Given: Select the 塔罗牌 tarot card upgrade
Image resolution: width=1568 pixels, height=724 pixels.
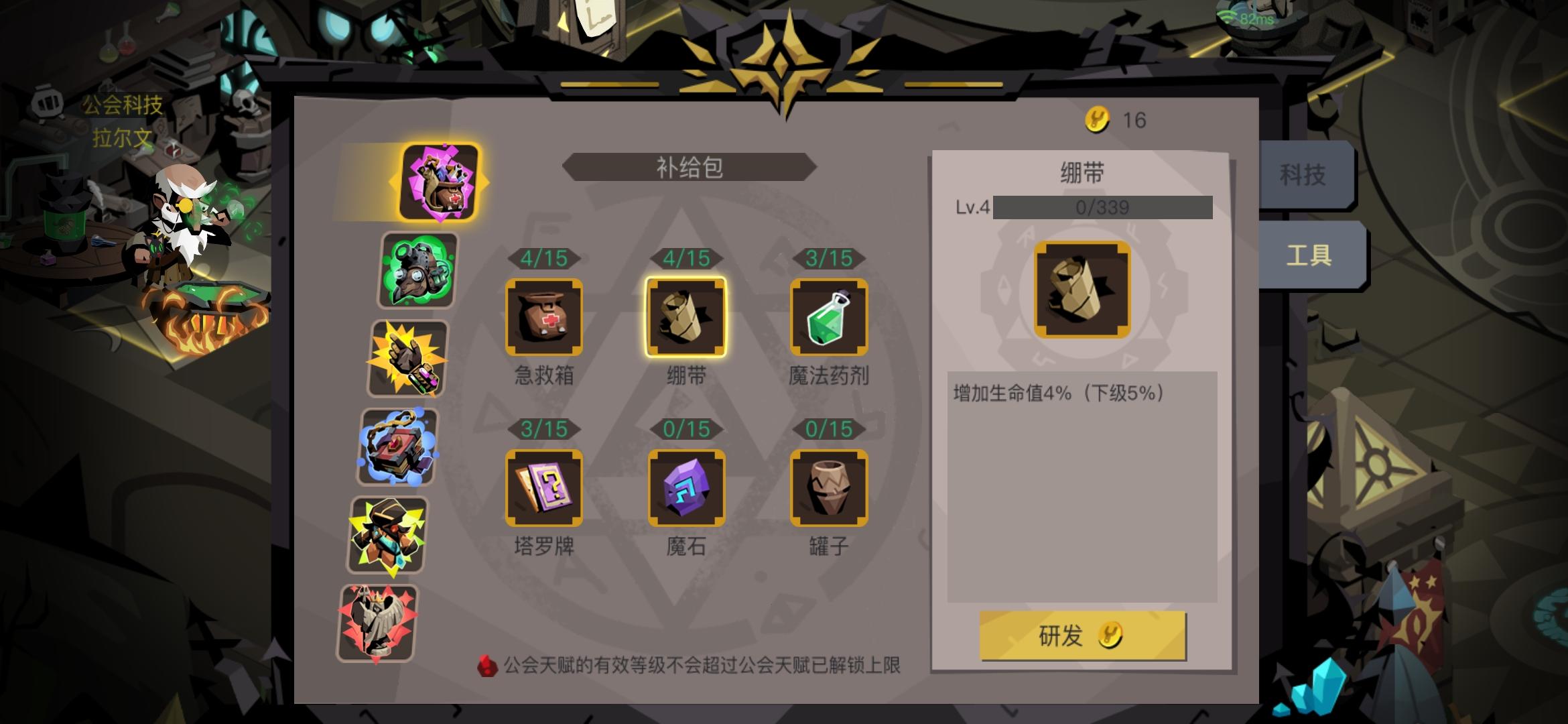Looking at the screenshot, I should point(545,487).
